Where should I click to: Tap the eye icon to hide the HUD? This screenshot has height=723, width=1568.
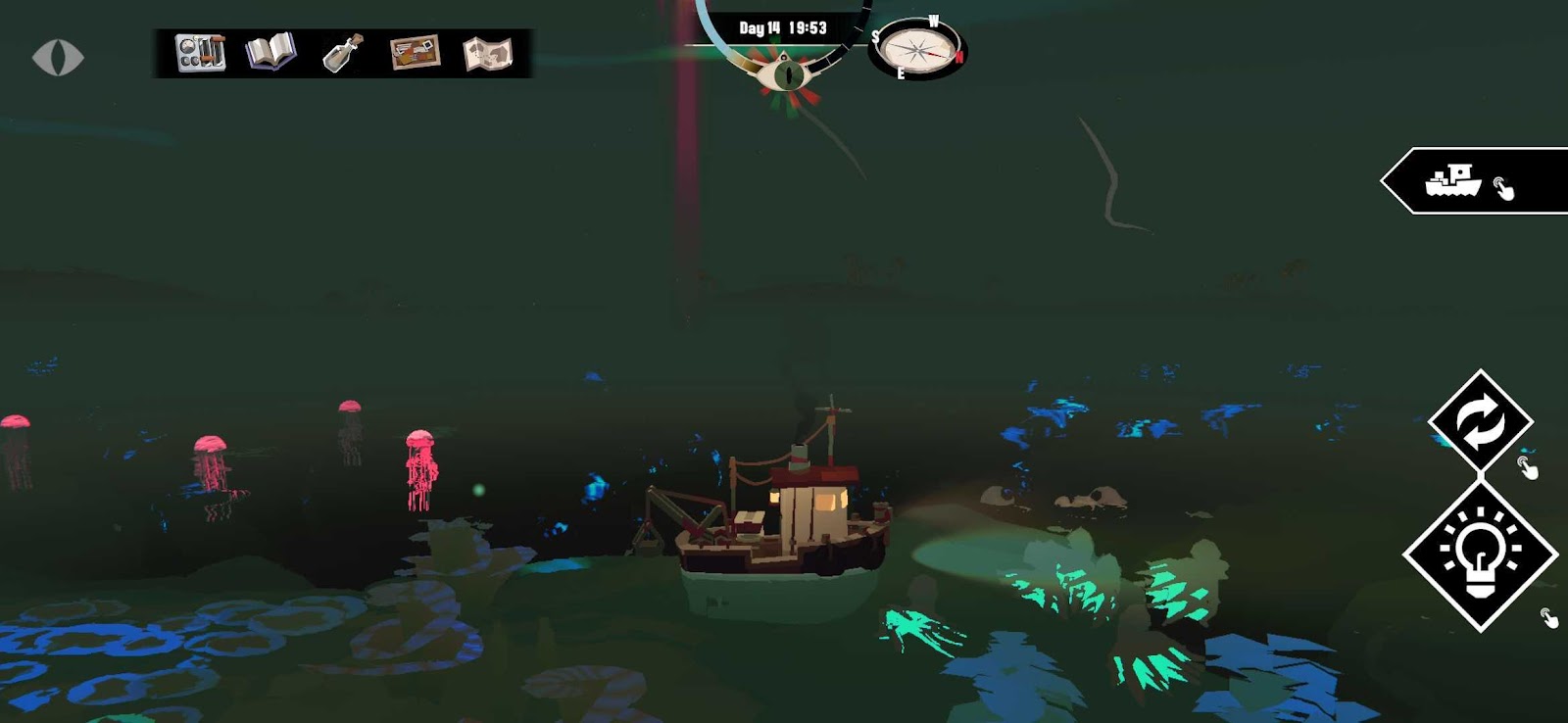click(58, 57)
